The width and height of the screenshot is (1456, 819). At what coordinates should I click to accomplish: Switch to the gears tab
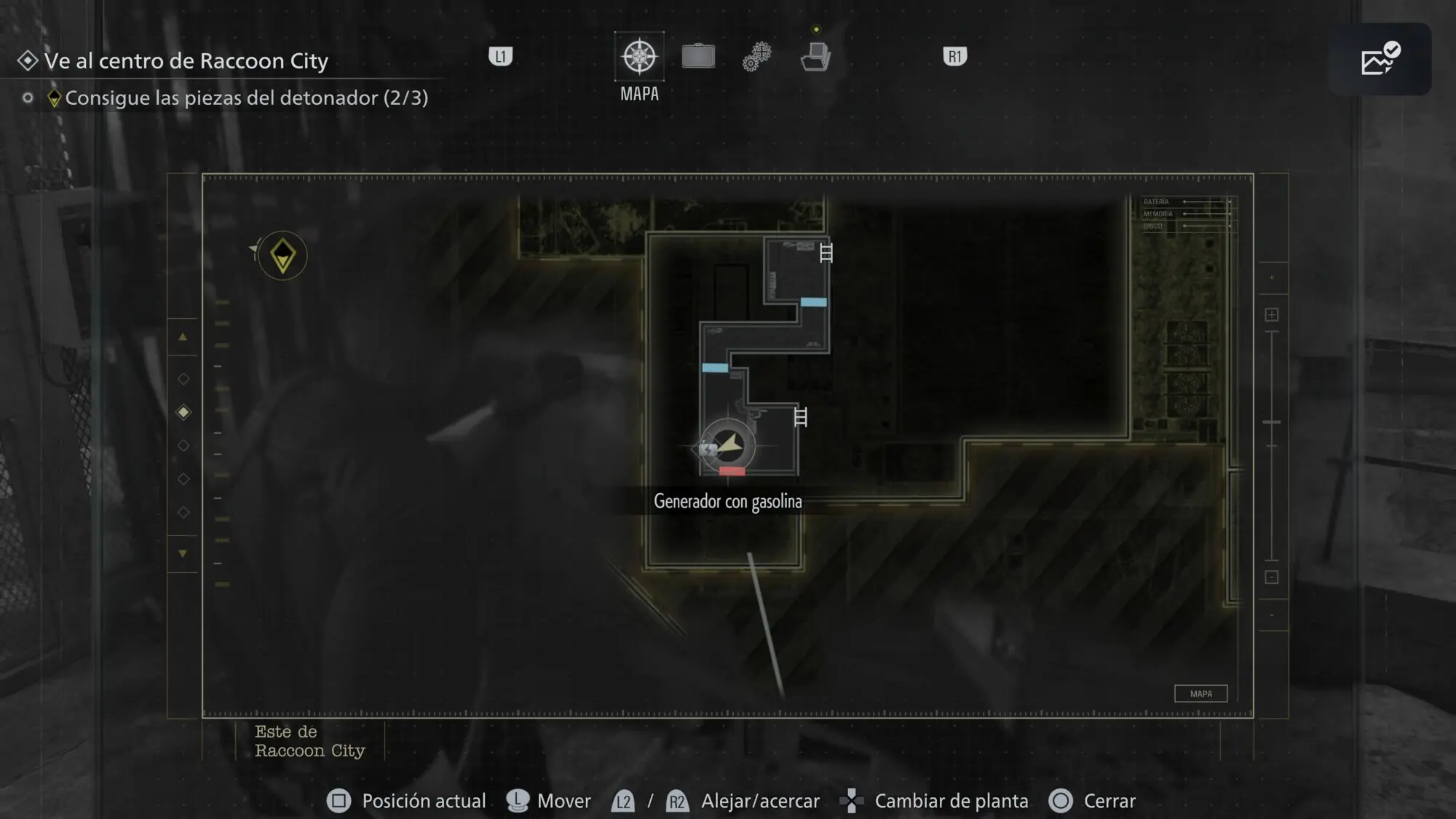[x=757, y=57]
